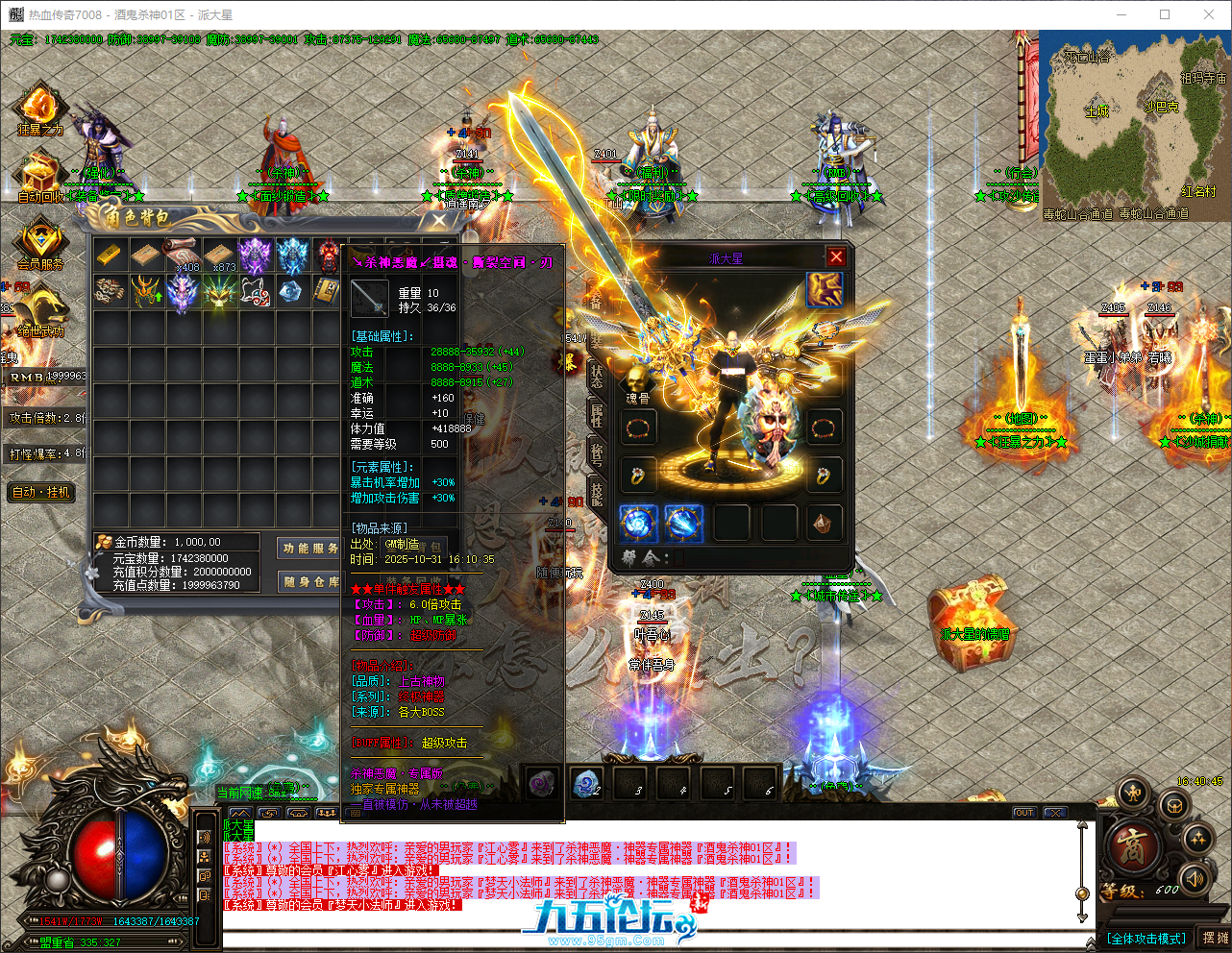Viewport: 1232px width, 953px height.
Task: Click the 帮会 guild input field
Action: 679,557
